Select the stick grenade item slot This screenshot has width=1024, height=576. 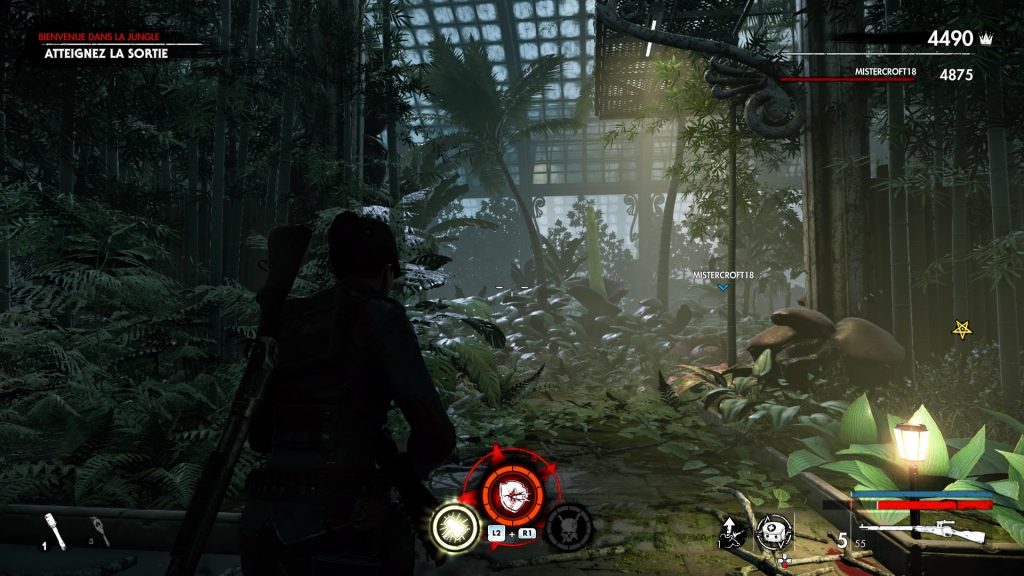click(x=55, y=530)
